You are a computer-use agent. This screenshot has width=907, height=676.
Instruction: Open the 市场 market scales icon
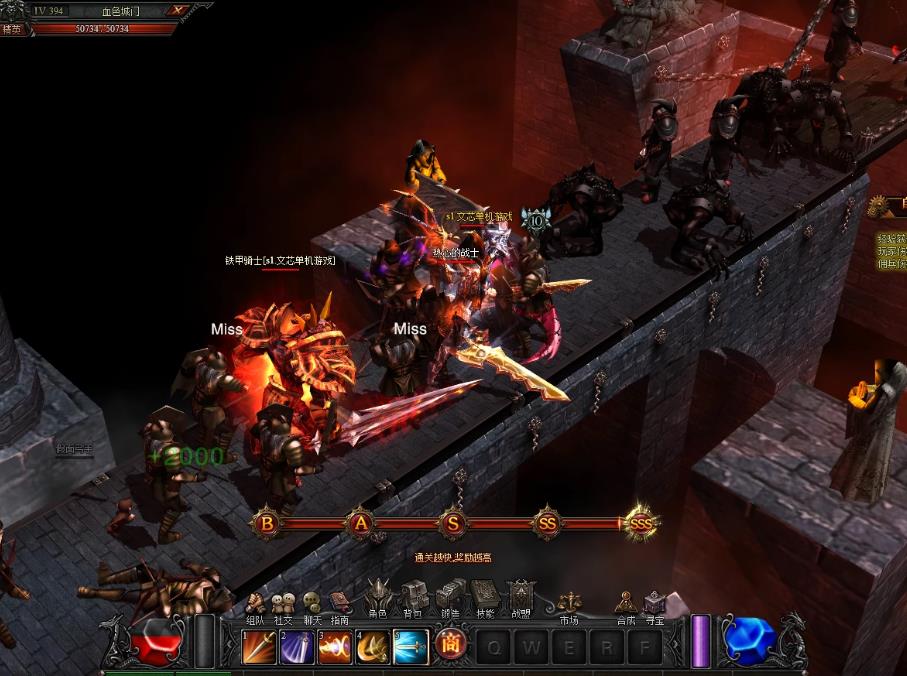click(569, 603)
